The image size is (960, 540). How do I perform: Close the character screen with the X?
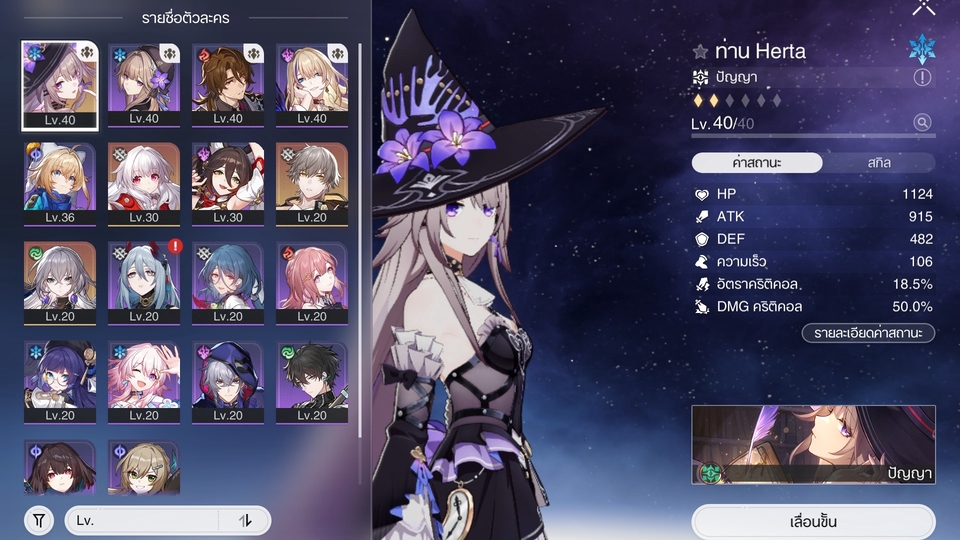(923, 8)
